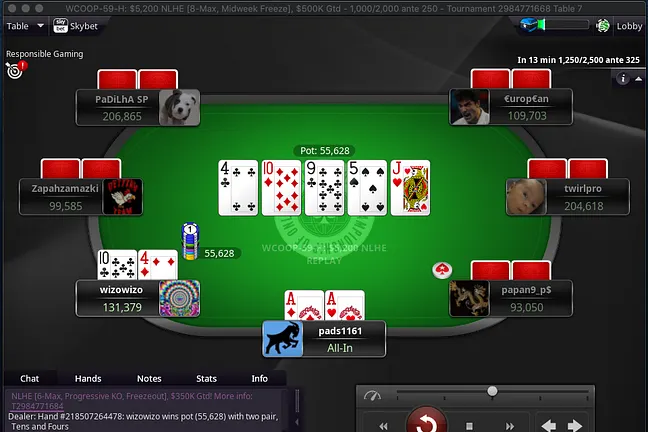Switch to the Notes tab

[149, 379]
